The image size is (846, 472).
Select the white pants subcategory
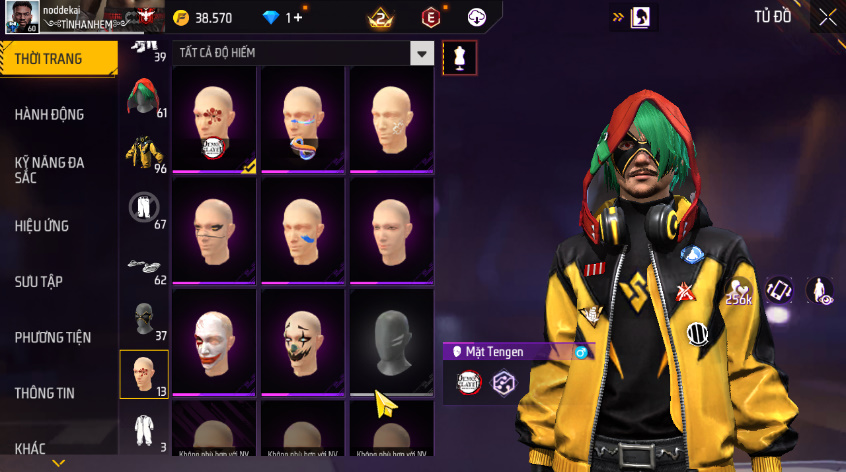click(x=143, y=208)
